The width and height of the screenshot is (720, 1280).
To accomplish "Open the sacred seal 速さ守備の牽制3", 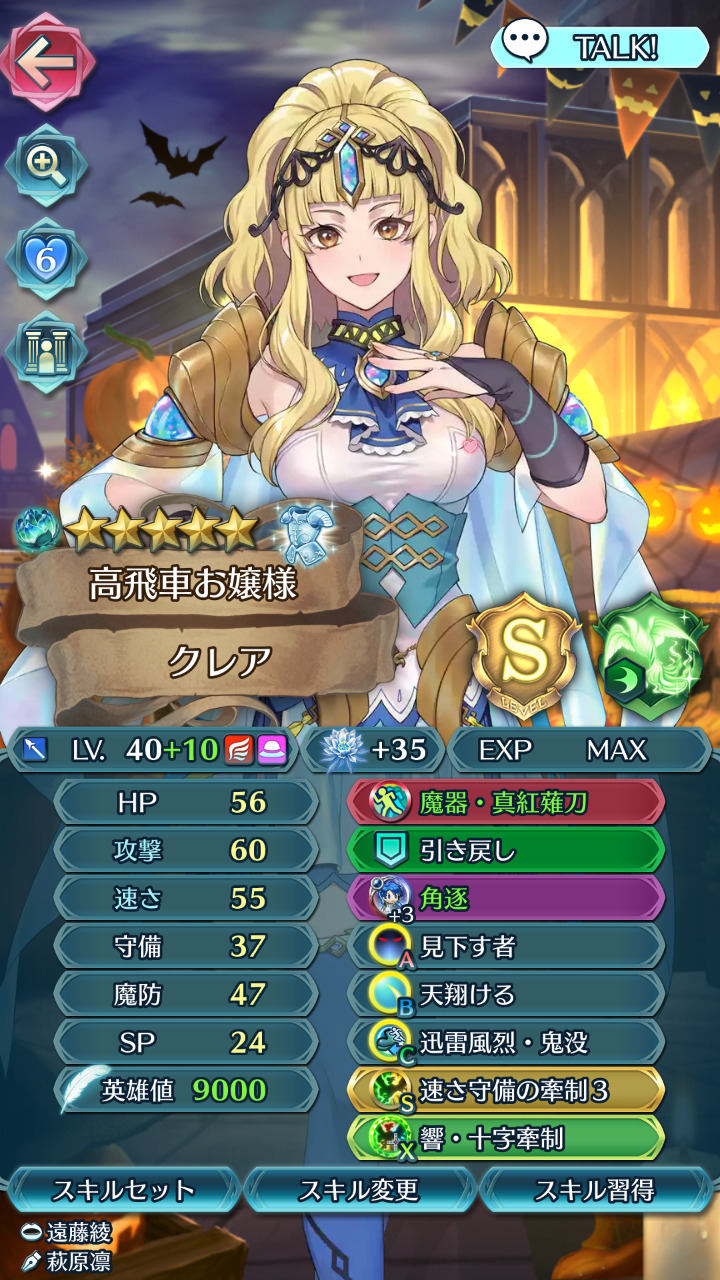I will click(x=506, y=1090).
